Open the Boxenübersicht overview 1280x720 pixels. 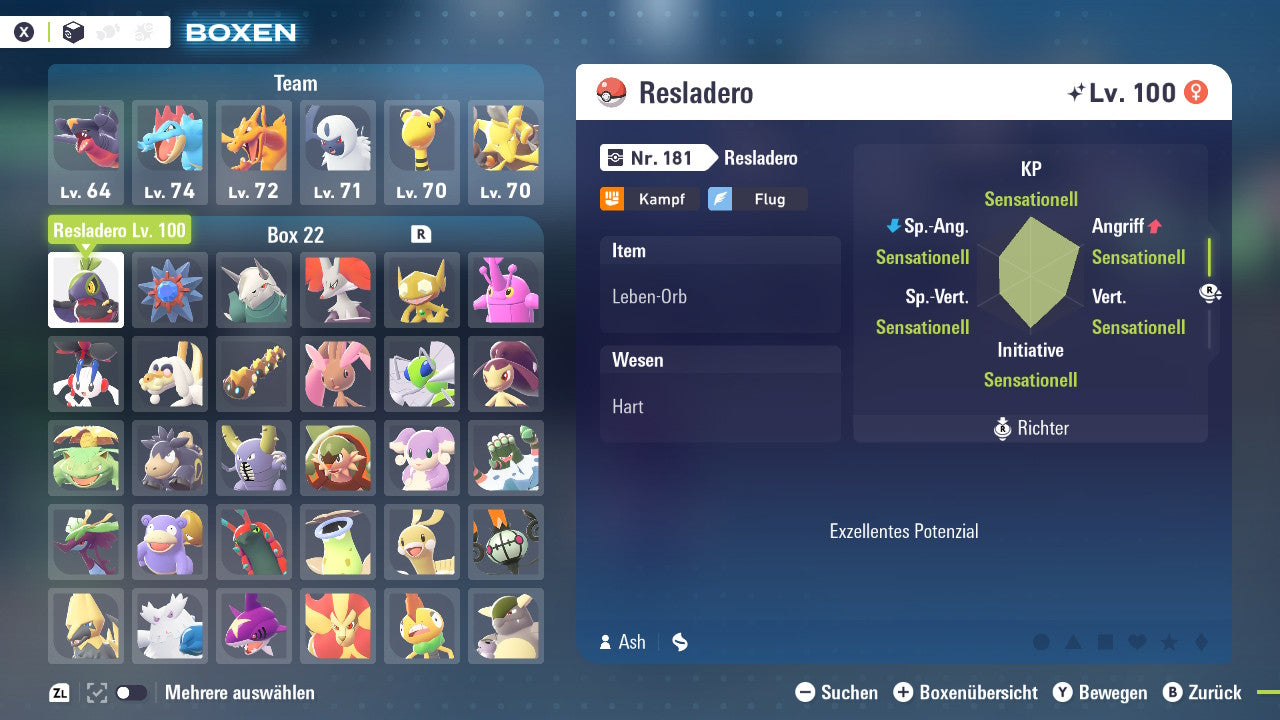tap(968, 692)
